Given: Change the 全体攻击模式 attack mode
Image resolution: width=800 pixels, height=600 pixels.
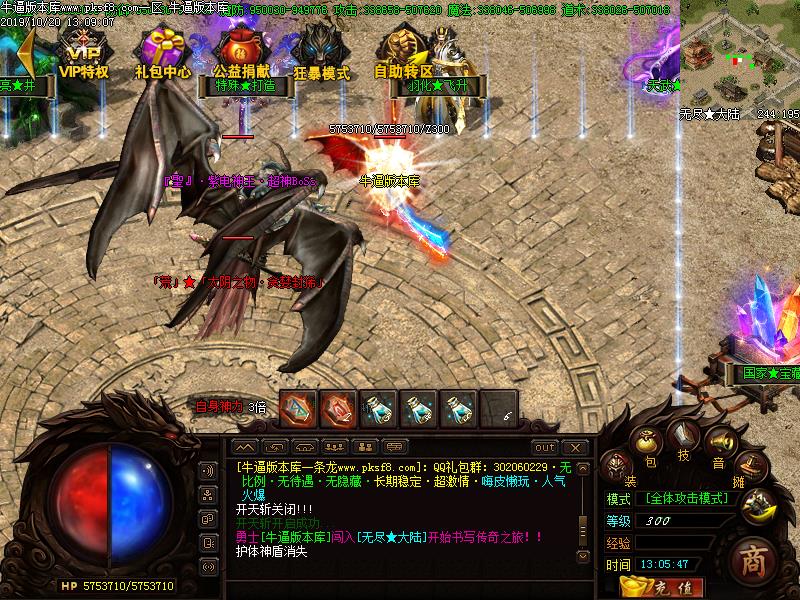Looking at the screenshot, I should [683, 498].
